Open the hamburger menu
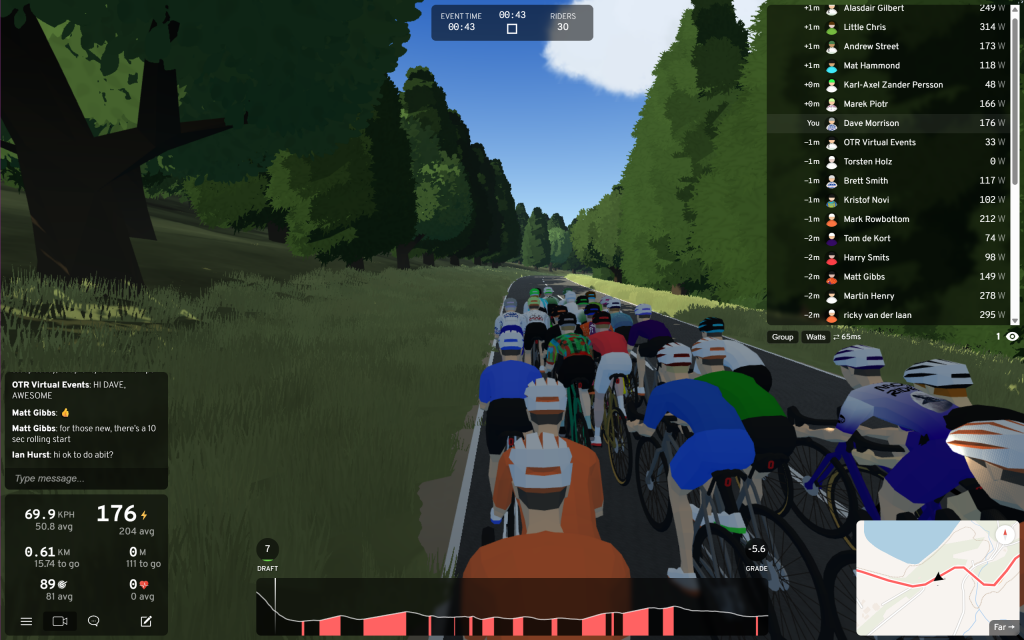The width and height of the screenshot is (1024, 640). tap(26, 621)
